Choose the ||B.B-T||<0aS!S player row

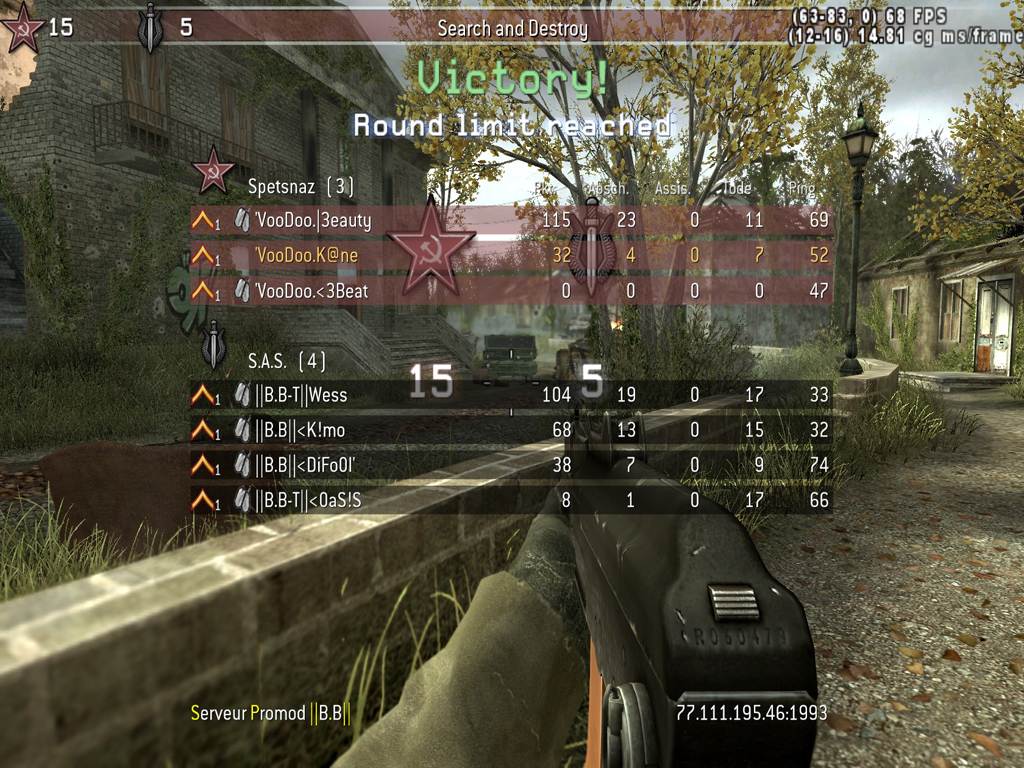(x=510, y=500)
